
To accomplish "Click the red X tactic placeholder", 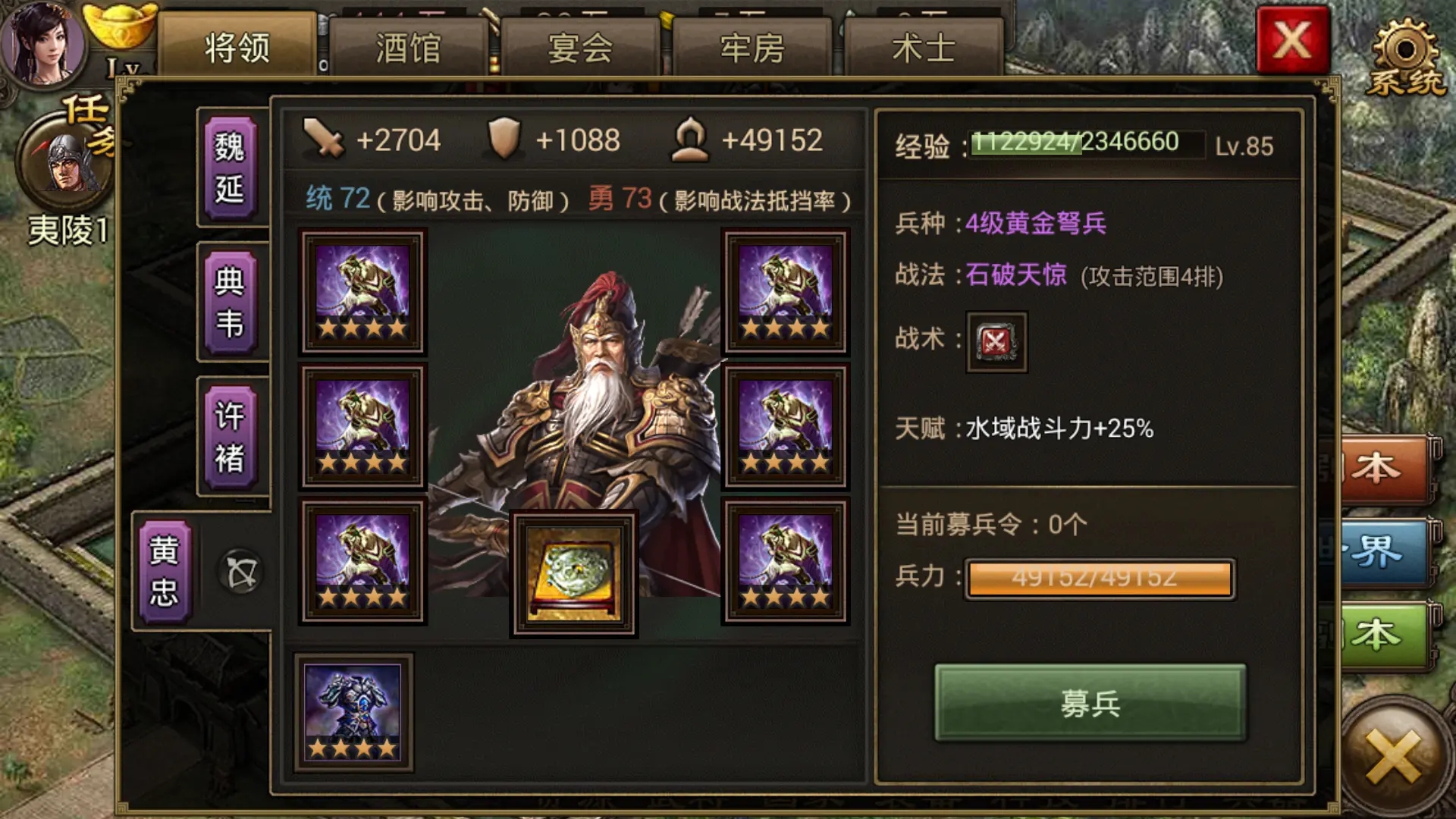I will 995,342.
